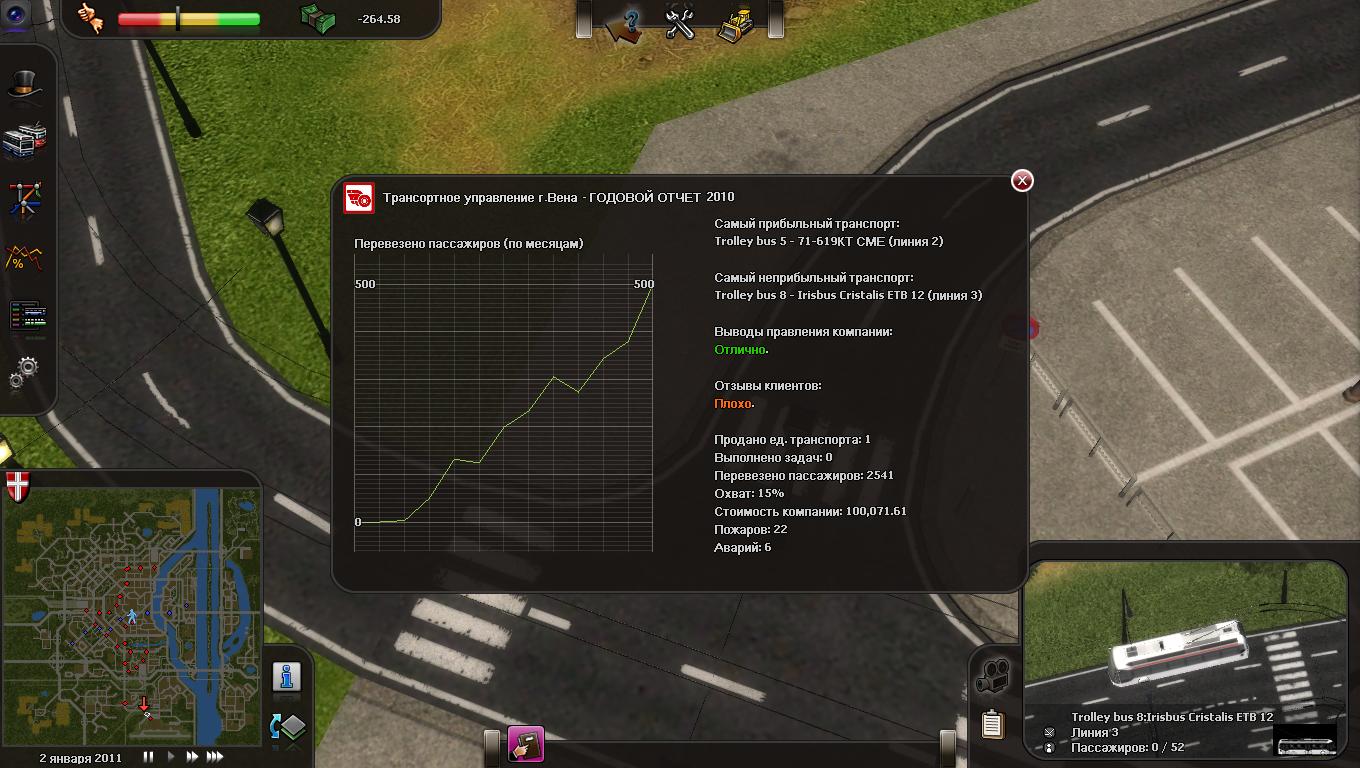1360x768 pixels.
Task: Open the top hat company menu
Action: 26,86
